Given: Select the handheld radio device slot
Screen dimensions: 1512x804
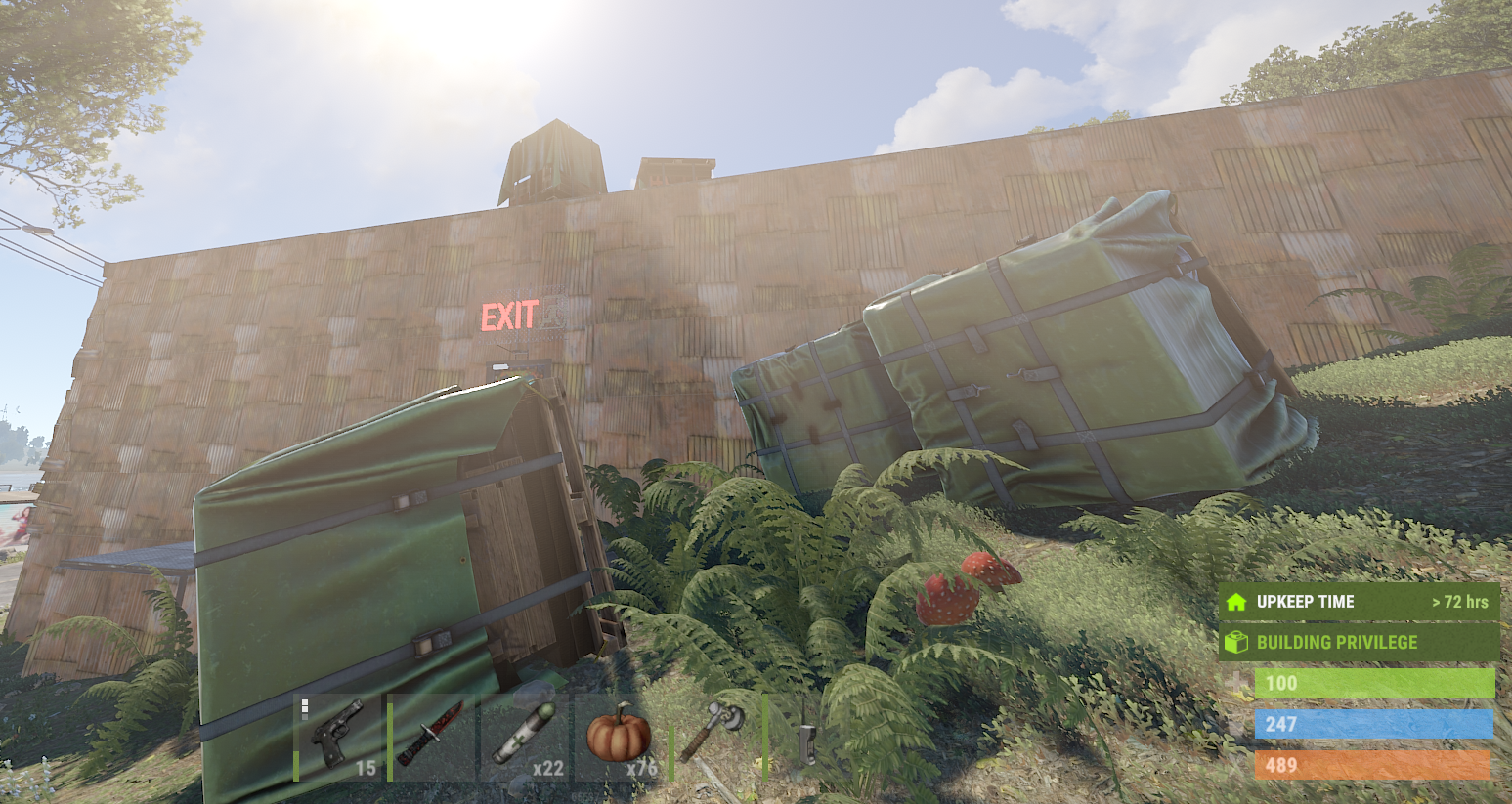Looking at the screenshot, I should tap(806, 738).
